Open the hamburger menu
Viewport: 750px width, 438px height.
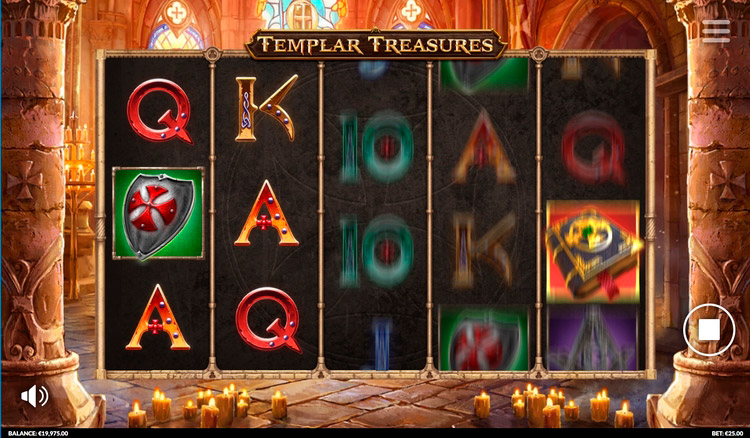click(716, 31)
